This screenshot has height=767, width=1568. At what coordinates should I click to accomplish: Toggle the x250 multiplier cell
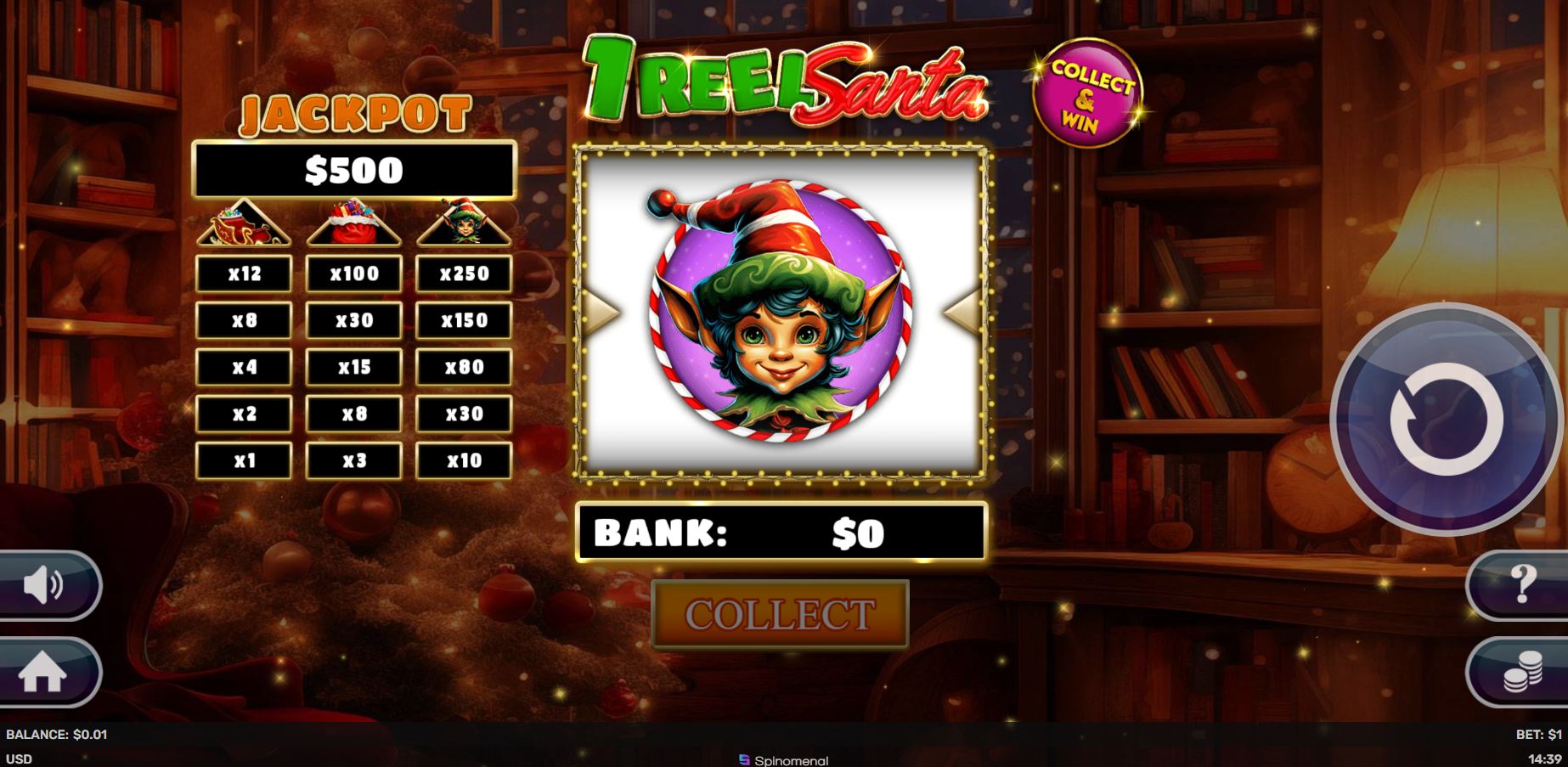point(462,273)
